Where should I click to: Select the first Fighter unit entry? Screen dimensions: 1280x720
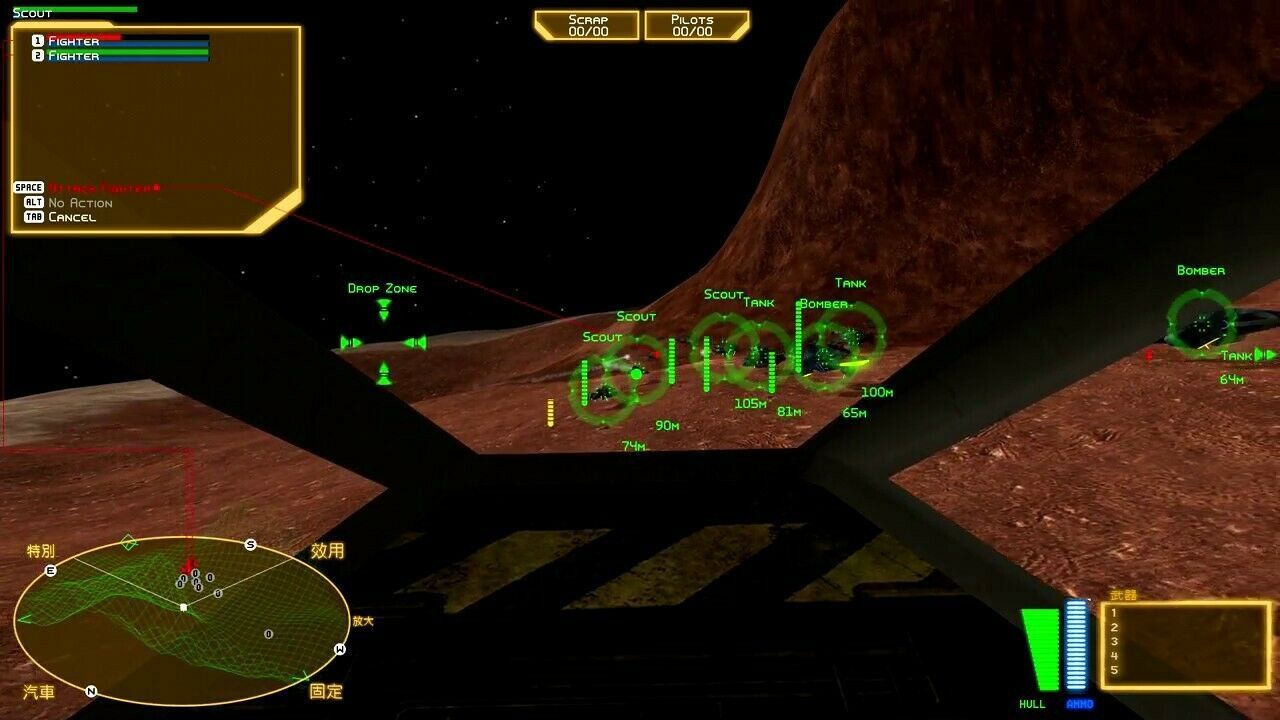74,41
